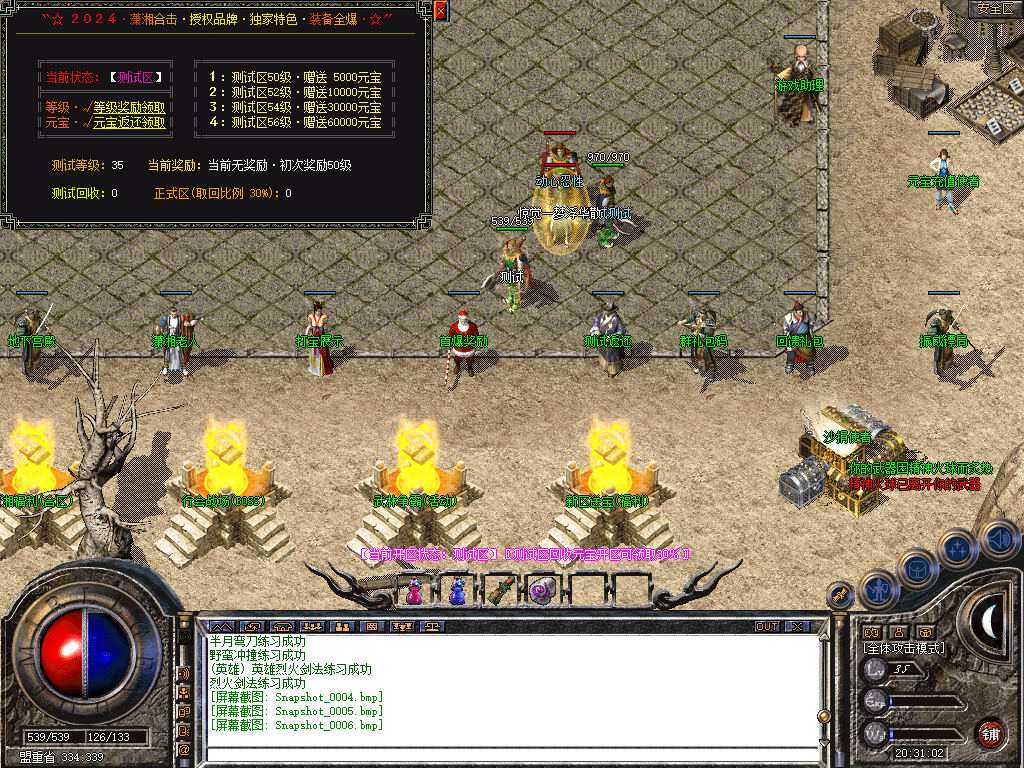This screenshot has width=1024, height=768.
Task: Use the green scroll hotbar item
Action: pos(500,590)
